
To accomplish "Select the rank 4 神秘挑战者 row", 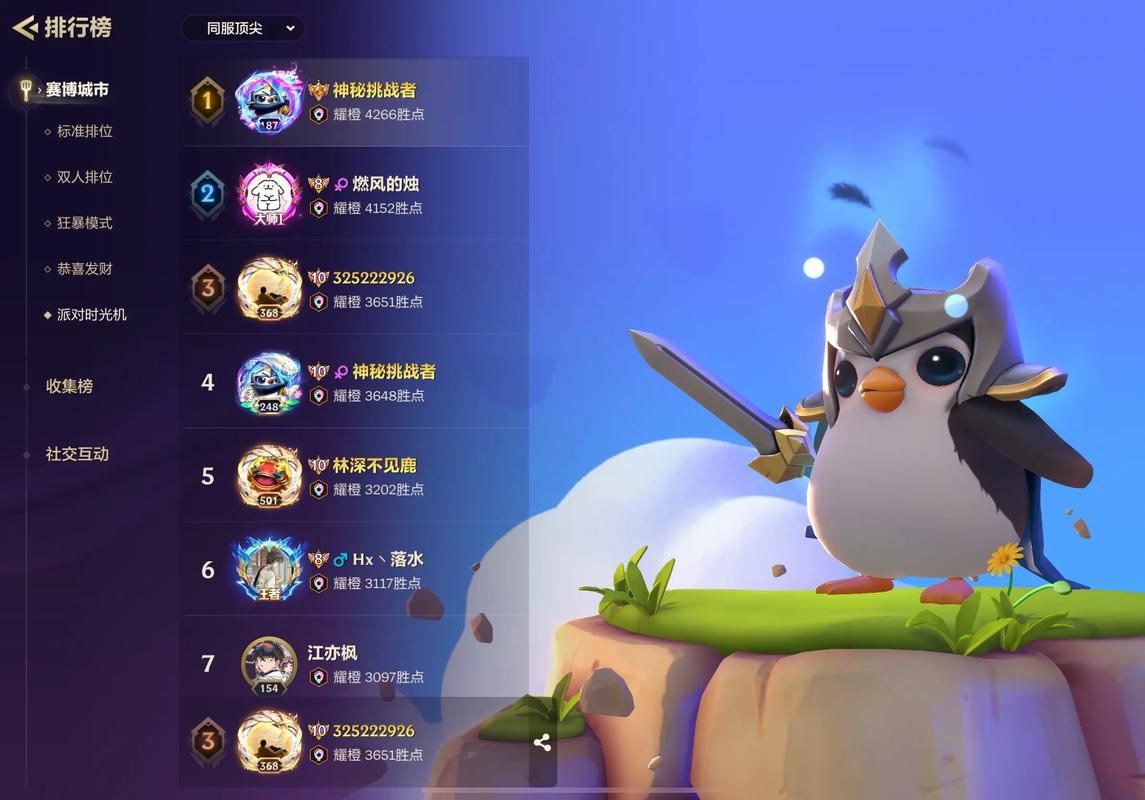I will pyautogui.click(x=355, y=382).
